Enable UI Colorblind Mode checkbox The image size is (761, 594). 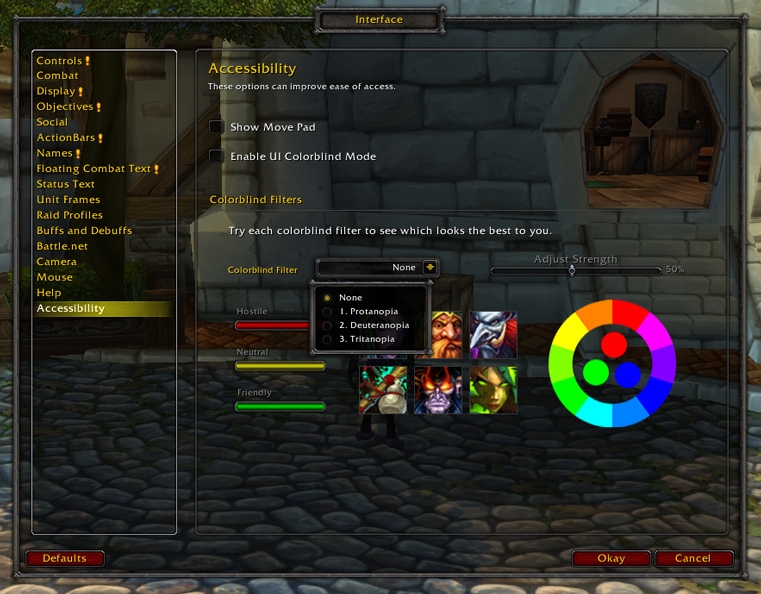pyautogui.click(x=216, y=156)
